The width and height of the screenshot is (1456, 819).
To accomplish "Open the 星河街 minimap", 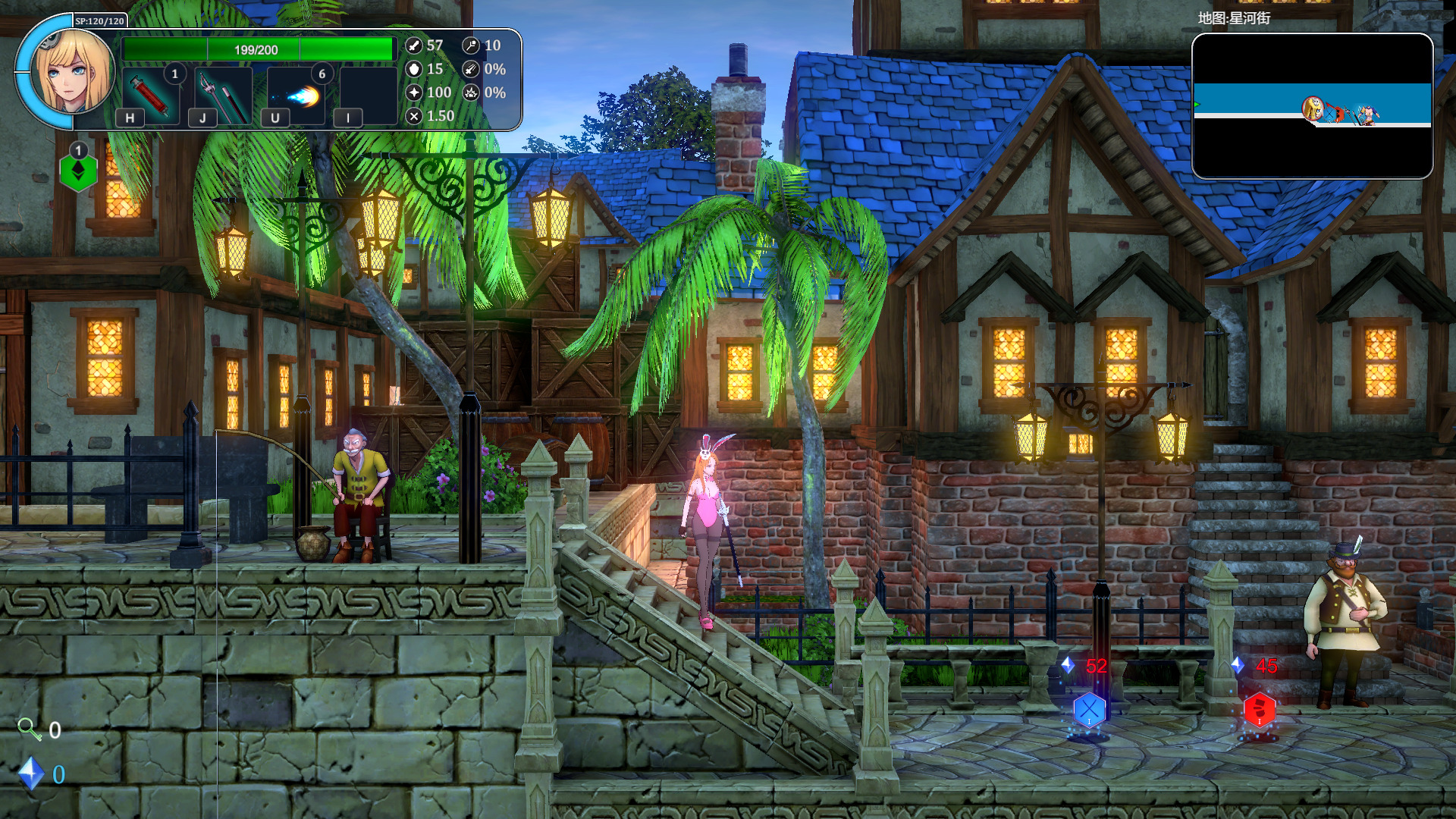I will (1312, 106).
